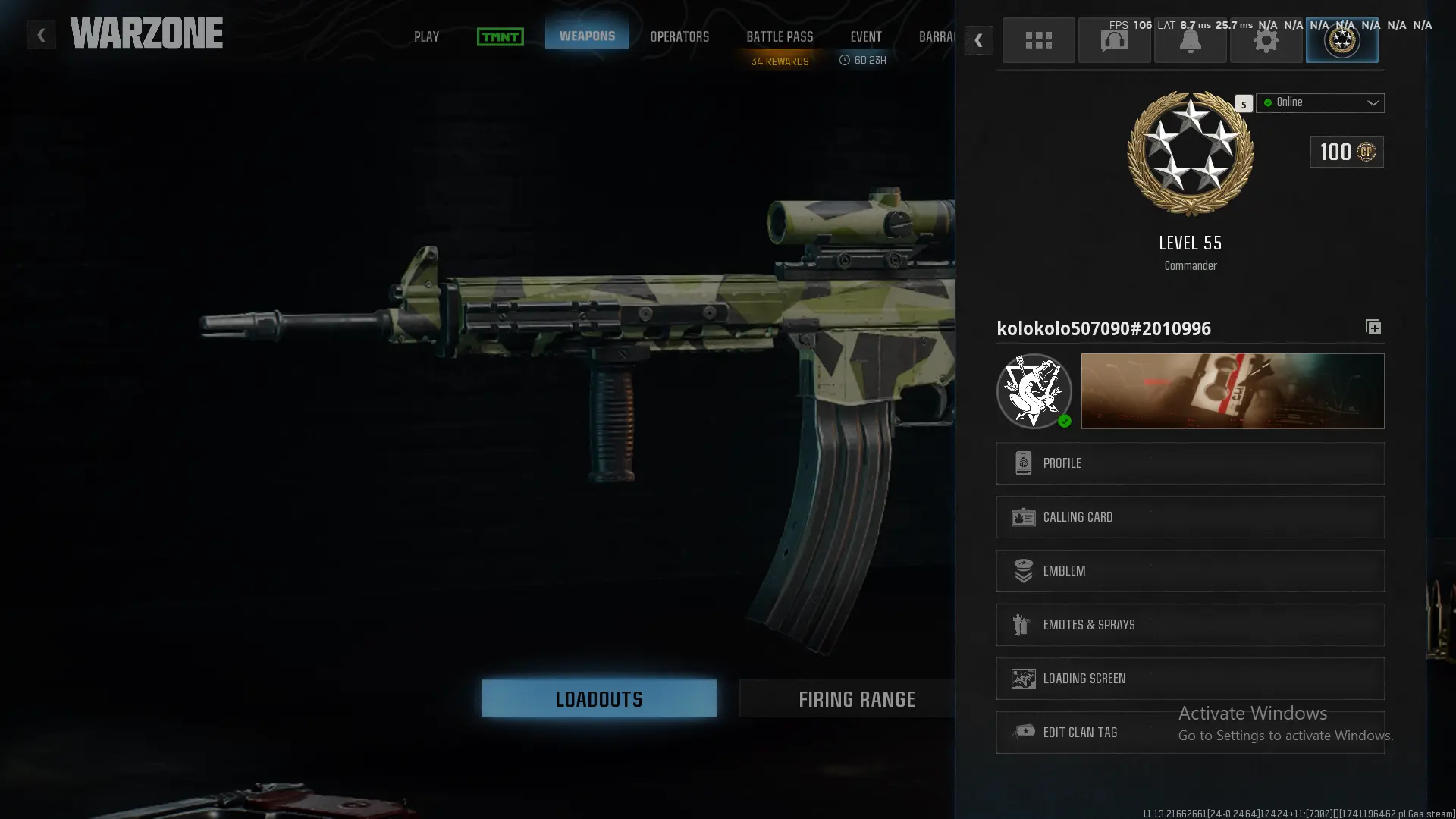Switch to the Operators tab
1456x819 pixels.
coord(679,36)
